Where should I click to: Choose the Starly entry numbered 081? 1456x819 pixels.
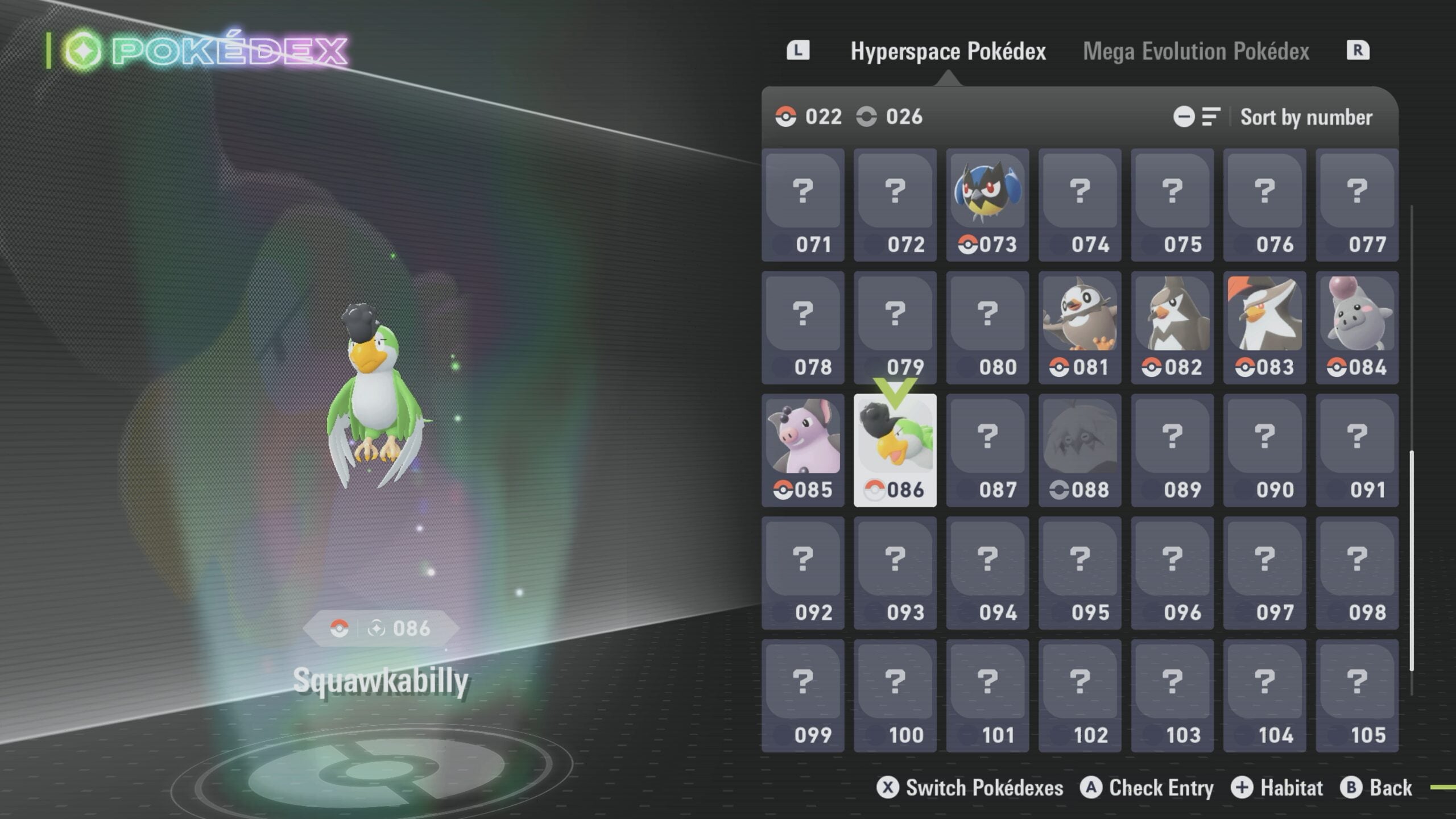pos(1079,328)
